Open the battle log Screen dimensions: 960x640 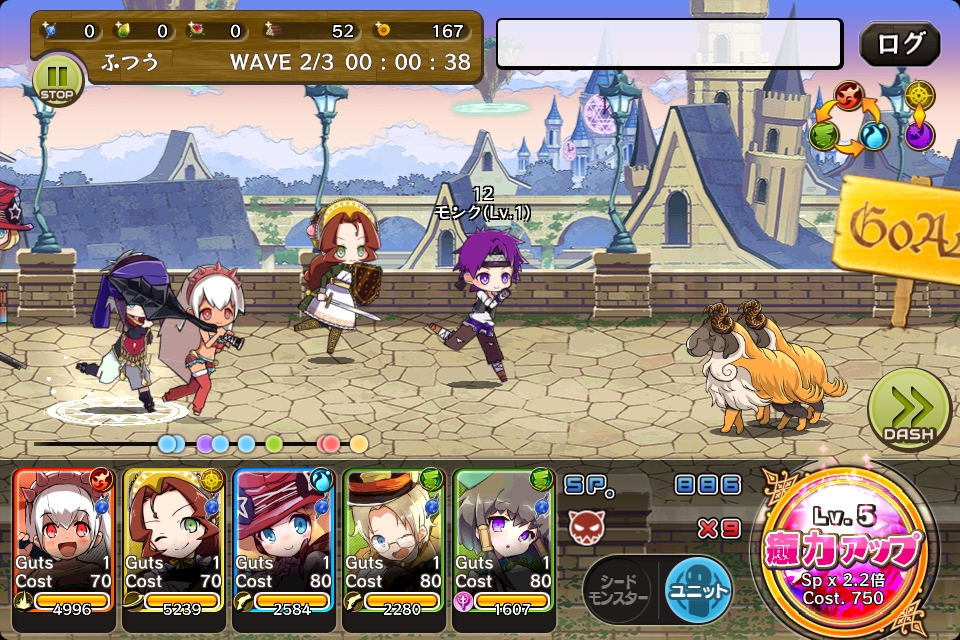tap(899, 44)
